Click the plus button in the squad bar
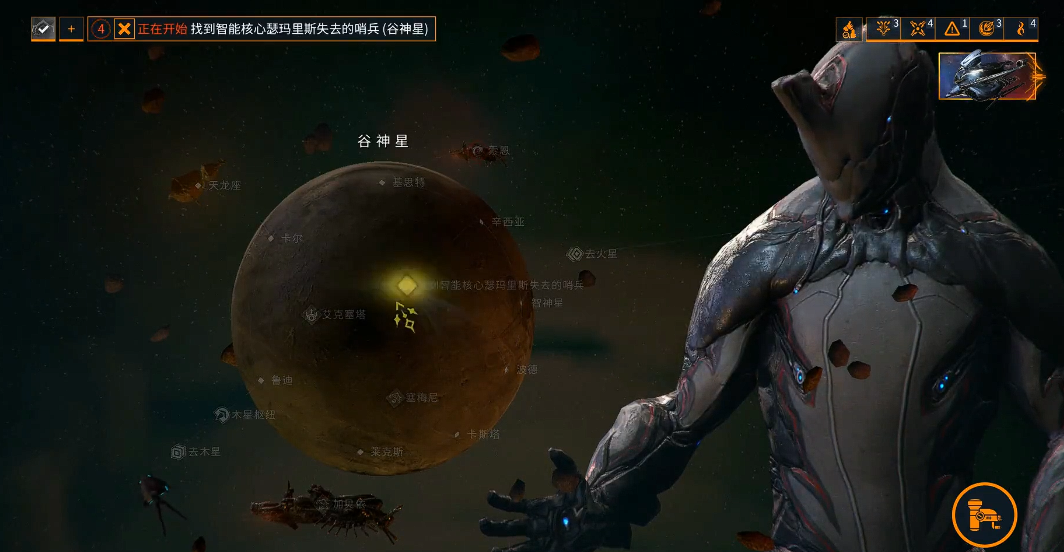 (x=71, y=29)
